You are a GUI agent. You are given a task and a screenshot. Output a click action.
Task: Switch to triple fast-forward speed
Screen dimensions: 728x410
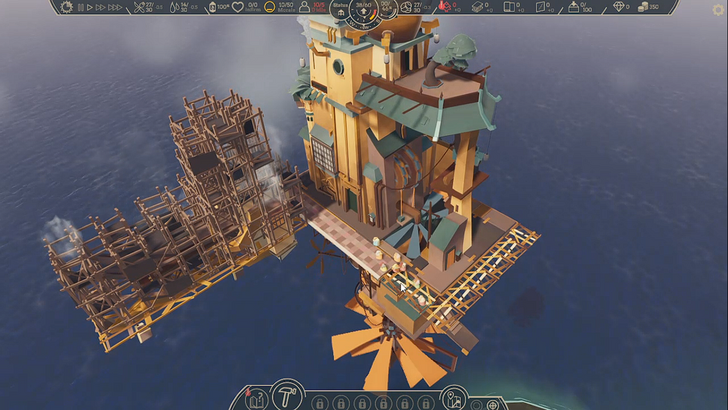(x=116, y=7)
